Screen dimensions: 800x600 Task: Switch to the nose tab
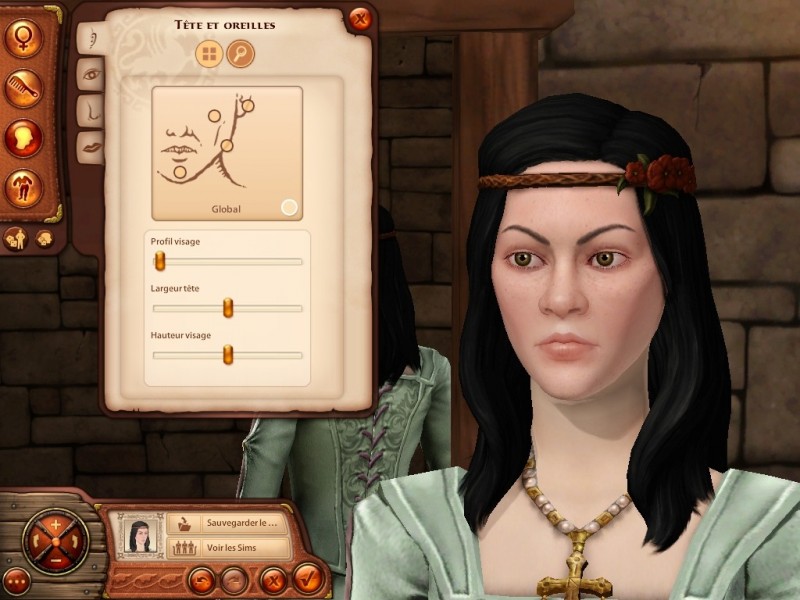click(x=90, y=109)
